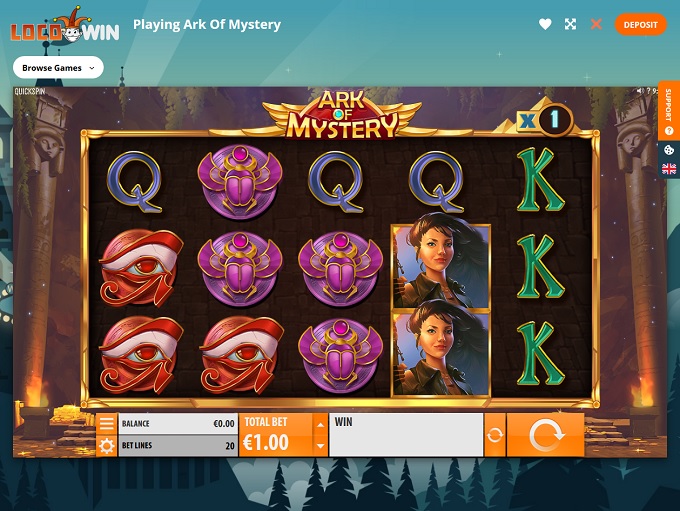The image size is (680, 511).
Task: Open the Support side tab
Action: (x=669, y=110)
